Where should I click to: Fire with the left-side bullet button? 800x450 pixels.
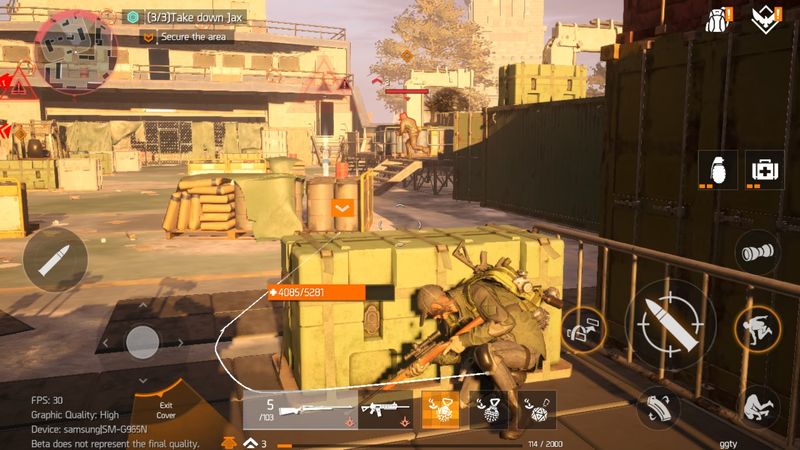[55, 260]
